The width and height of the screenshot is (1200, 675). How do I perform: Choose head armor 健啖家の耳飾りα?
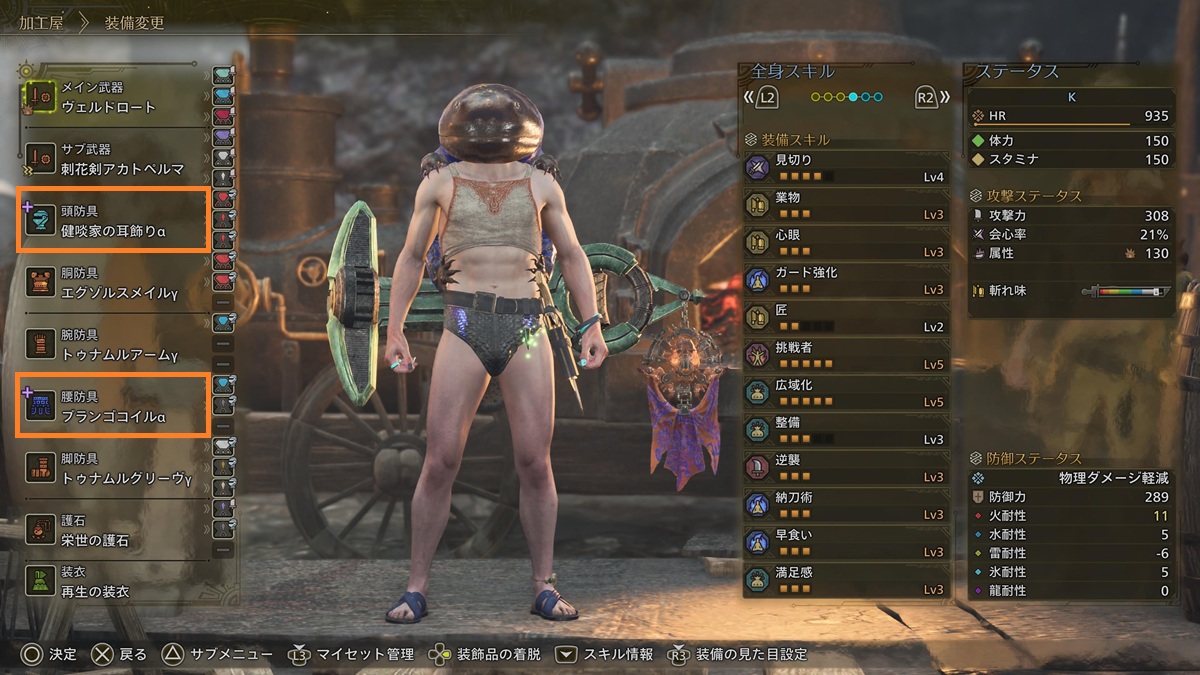(112, 220)
